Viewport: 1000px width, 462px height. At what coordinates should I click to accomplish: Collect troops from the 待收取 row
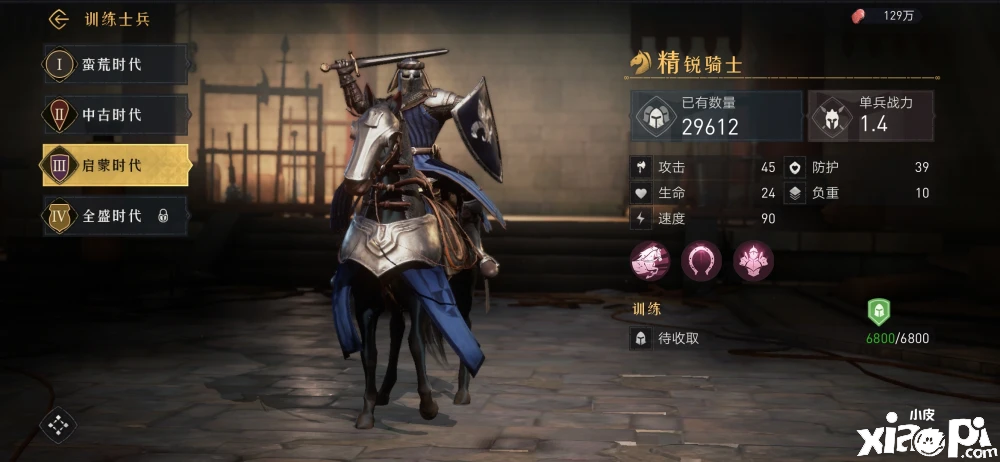[680, 338]
